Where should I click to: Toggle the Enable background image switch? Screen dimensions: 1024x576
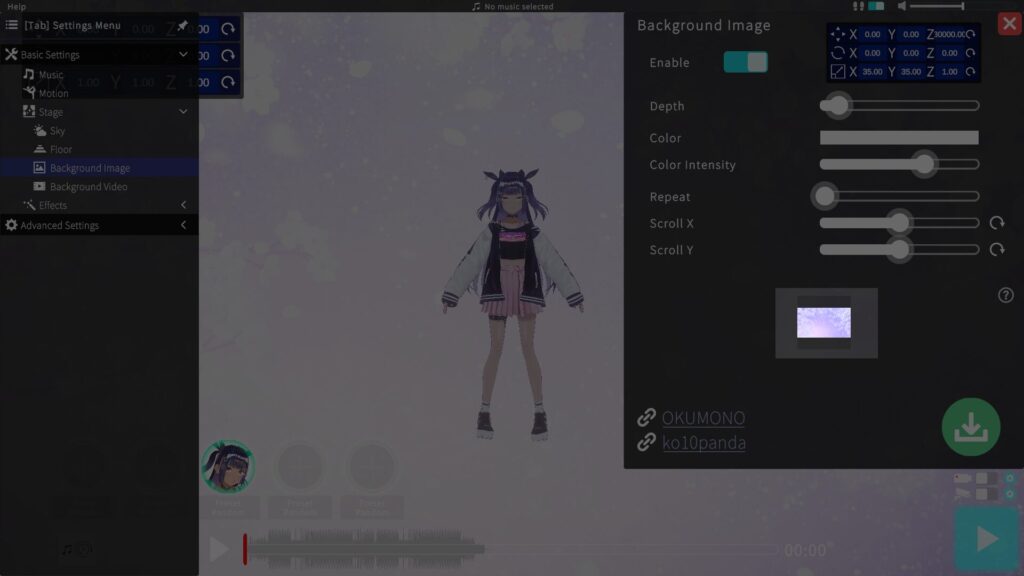coord(746,62)
